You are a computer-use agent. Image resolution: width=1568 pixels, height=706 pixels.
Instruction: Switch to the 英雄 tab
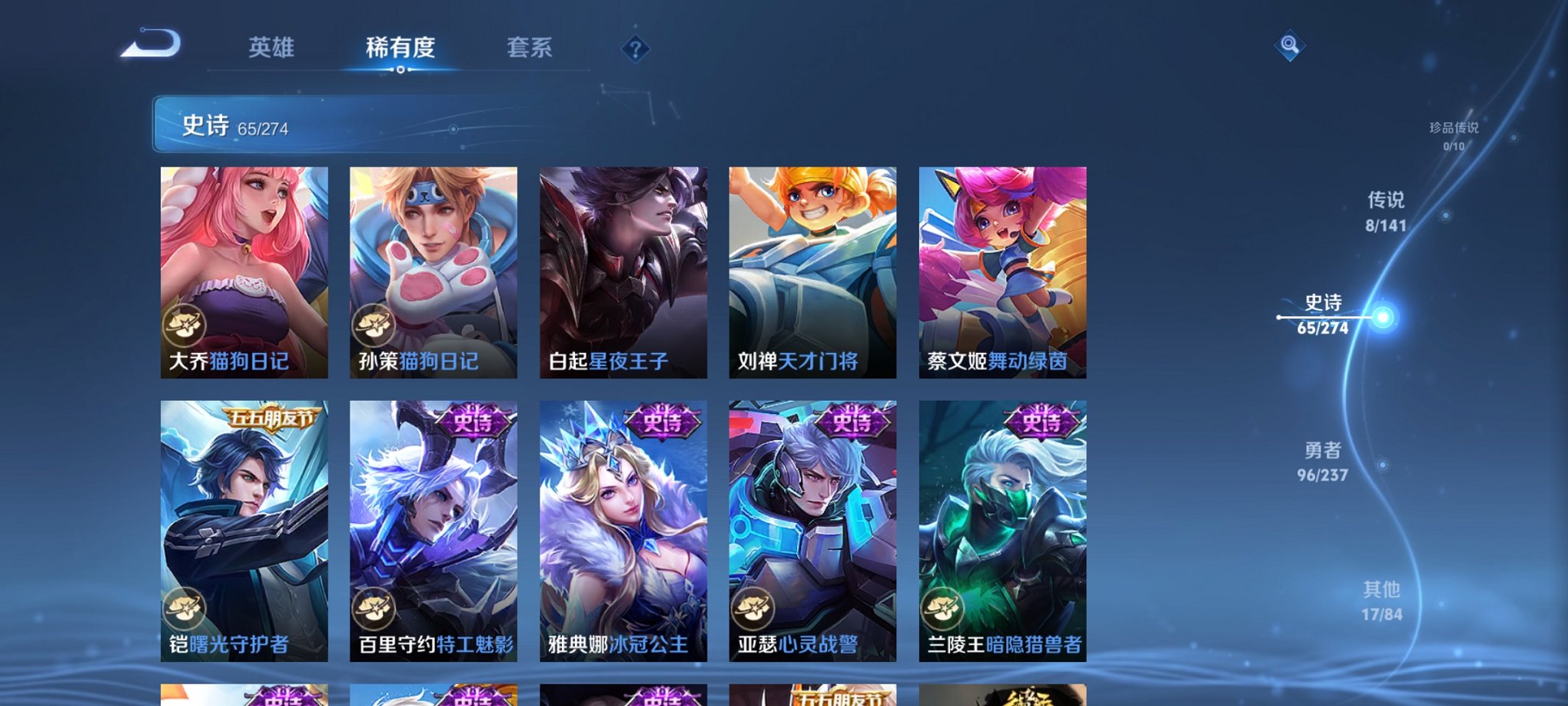pyautogui.click(x=273, y=46)
